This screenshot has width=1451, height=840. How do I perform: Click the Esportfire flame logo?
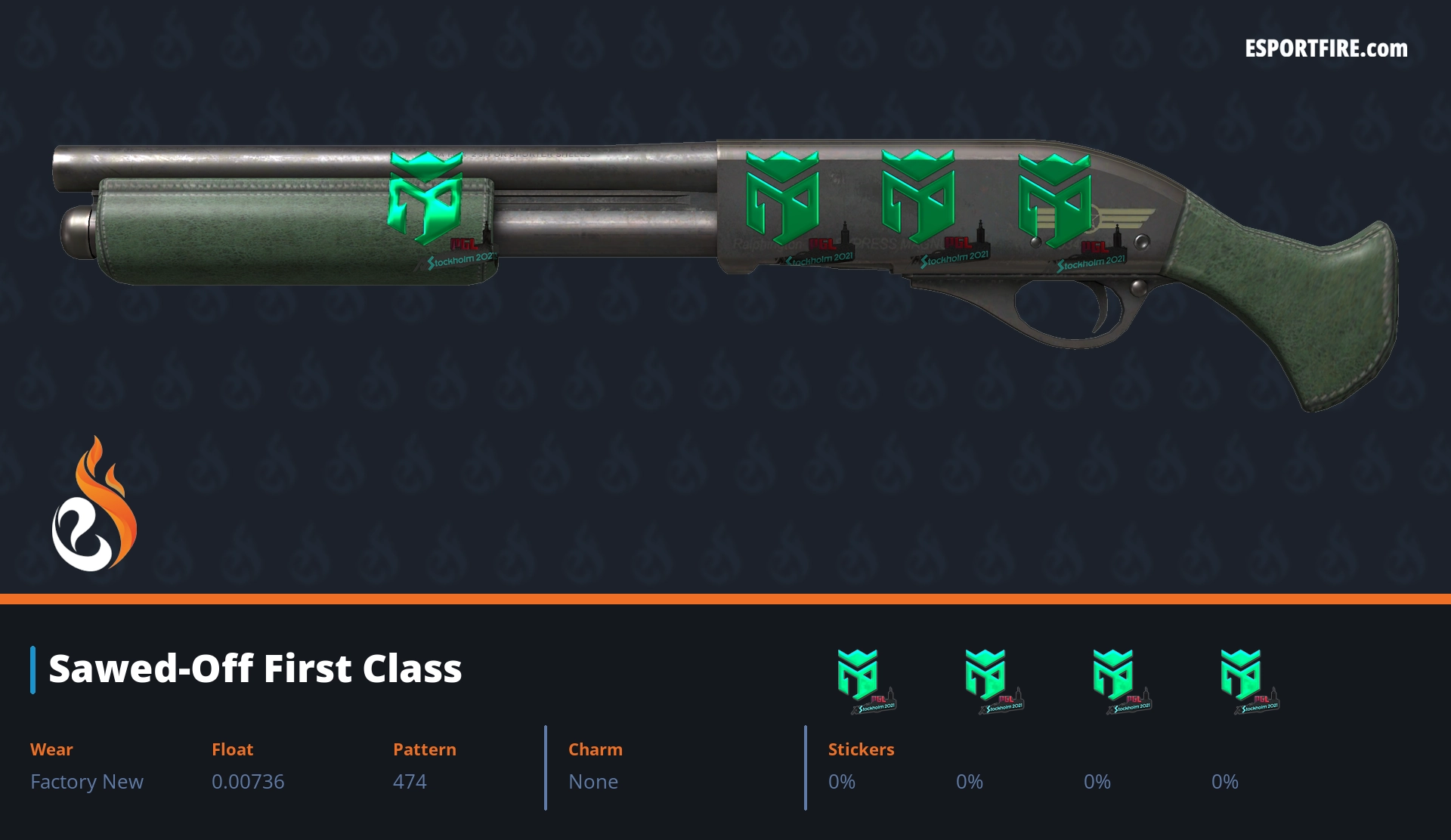click(94, 505)
